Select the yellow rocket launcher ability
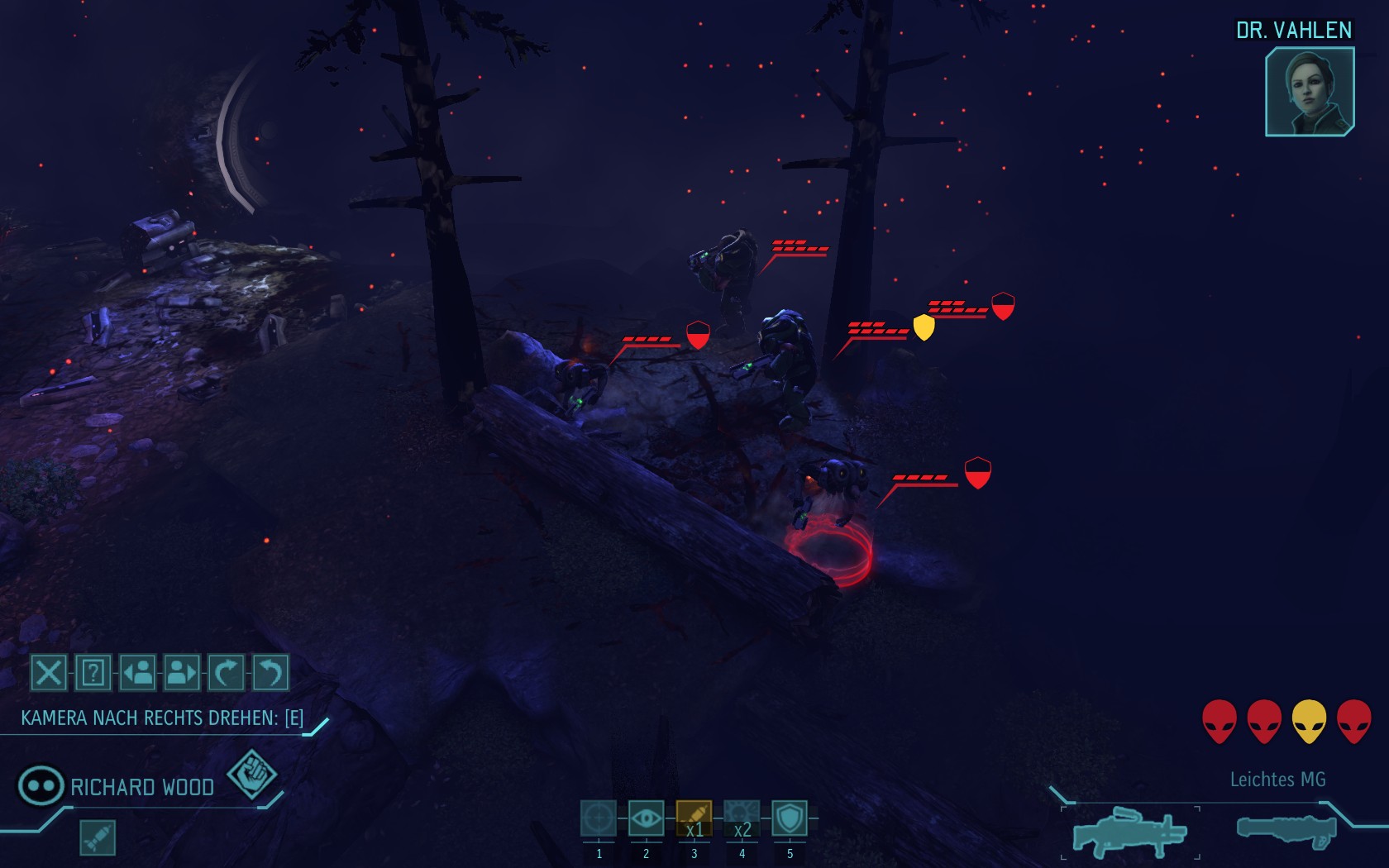The image size is (1389, 868). [694, 819]
